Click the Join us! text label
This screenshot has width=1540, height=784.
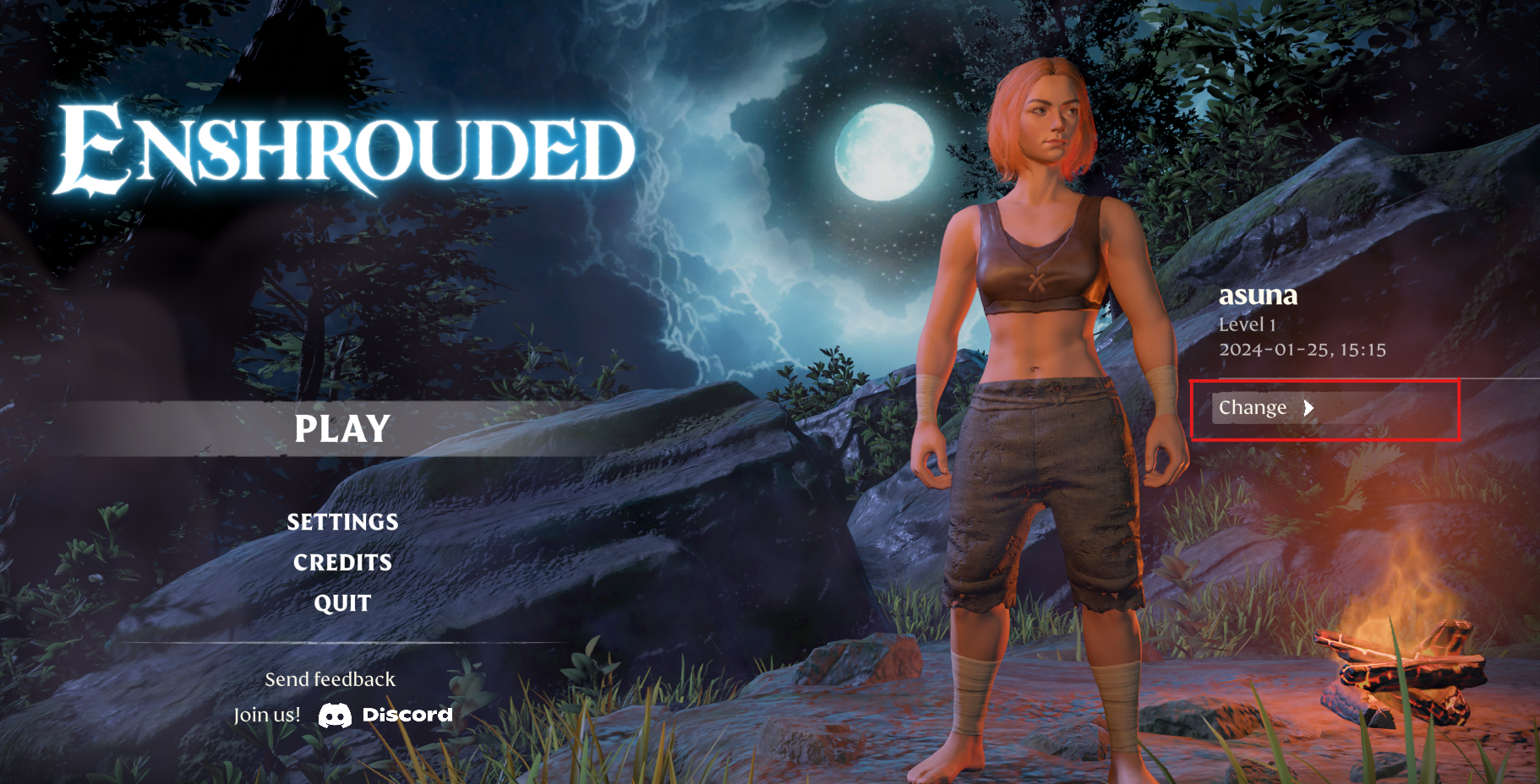266,714
